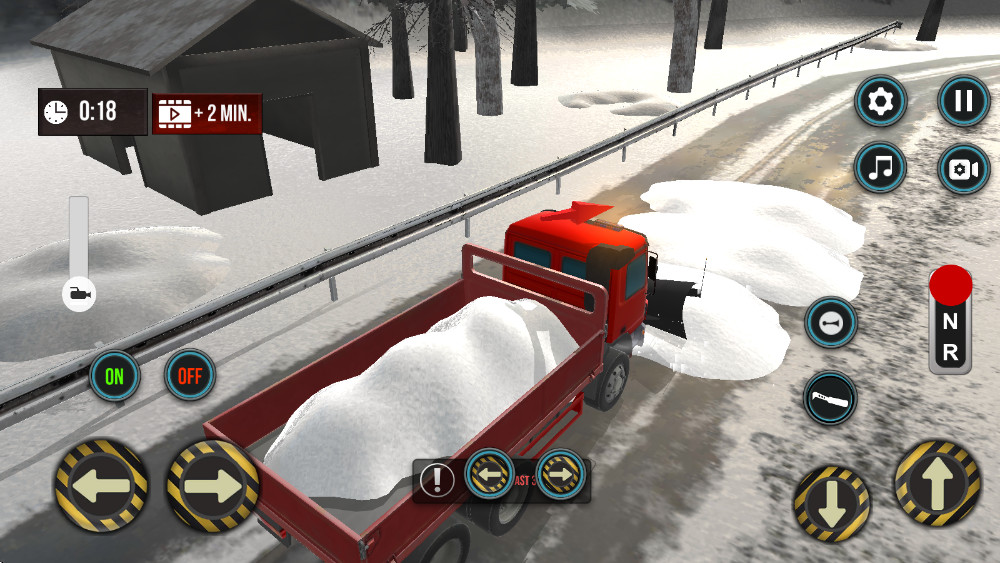Viewport: 1000px width, 563px height.
Task: Click the small right arrow in hint bar
Action: (x=561, y=472)
